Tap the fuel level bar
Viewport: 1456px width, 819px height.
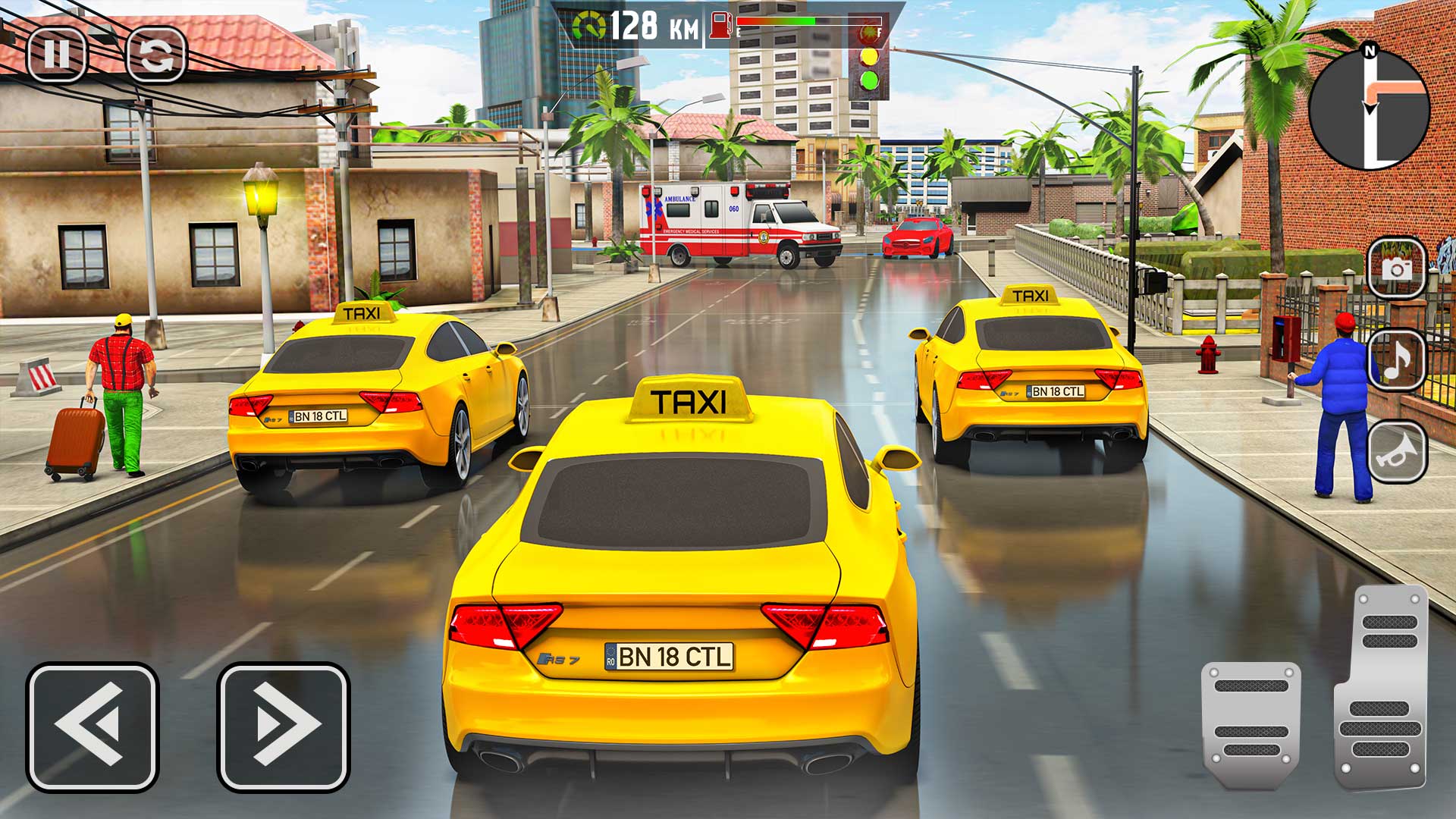point(781,21)
